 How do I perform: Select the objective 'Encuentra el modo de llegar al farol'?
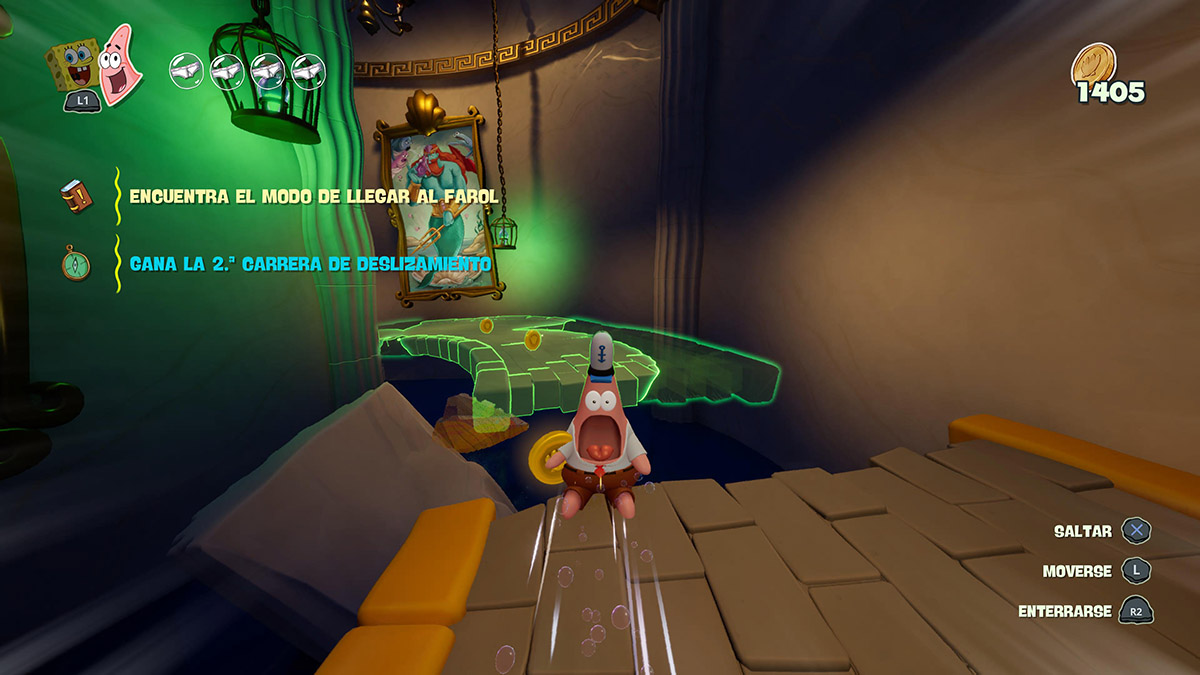click(x=313, y=197)
